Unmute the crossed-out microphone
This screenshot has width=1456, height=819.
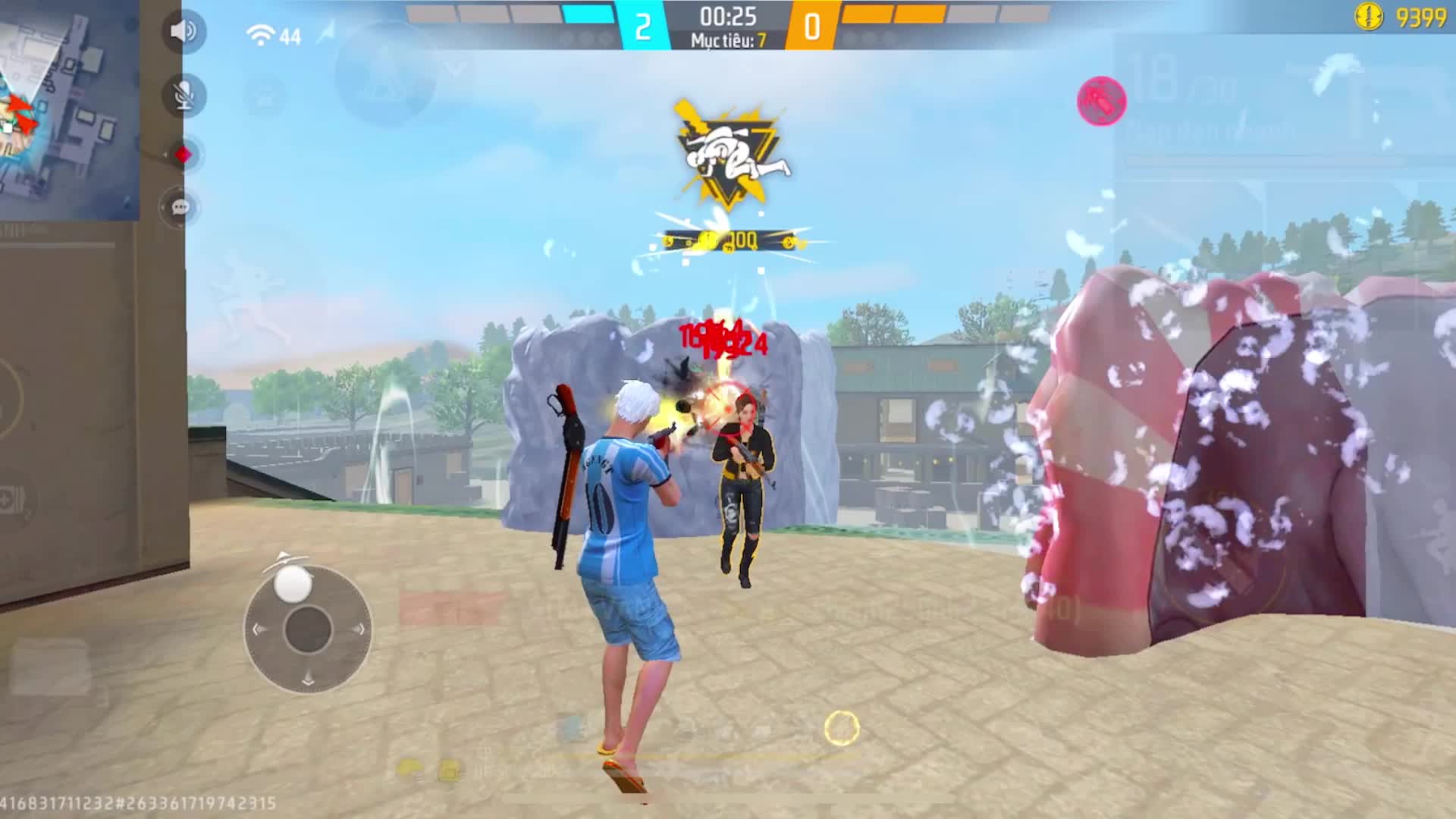(184, 96)
